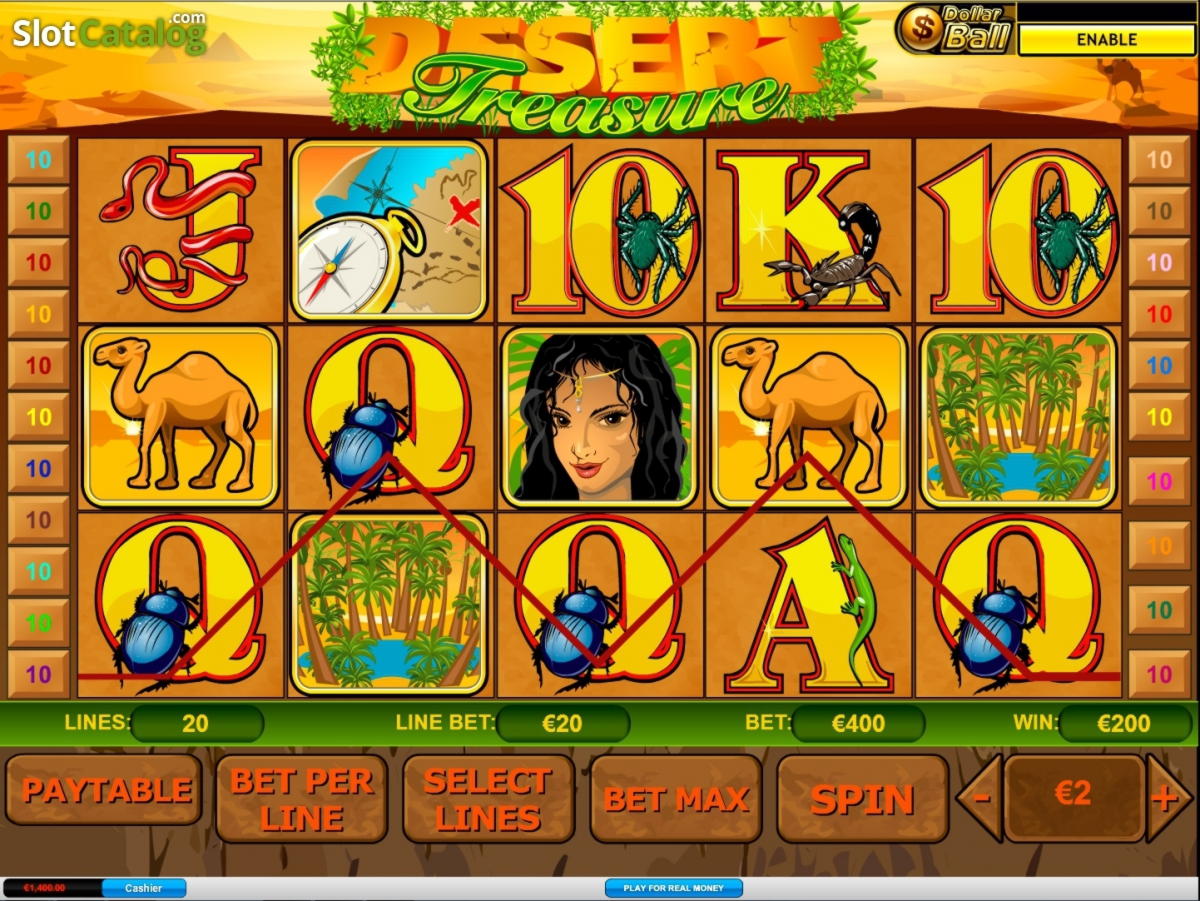Screen dimensions: 1200x901
Task: Decrease coin value with minus arrow
Action: coord(980,798)
